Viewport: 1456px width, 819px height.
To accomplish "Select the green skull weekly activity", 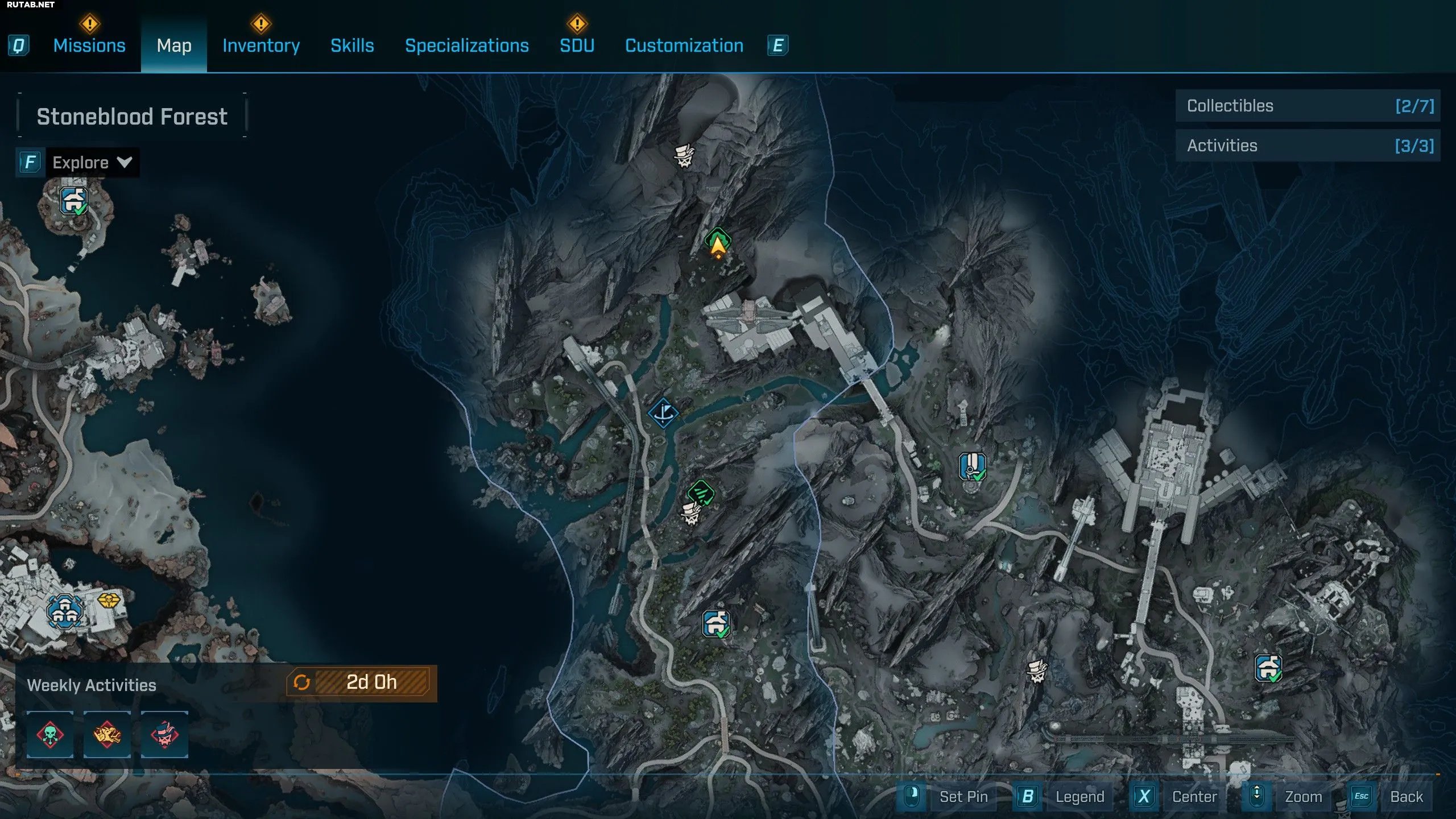I will click(50, 734).
